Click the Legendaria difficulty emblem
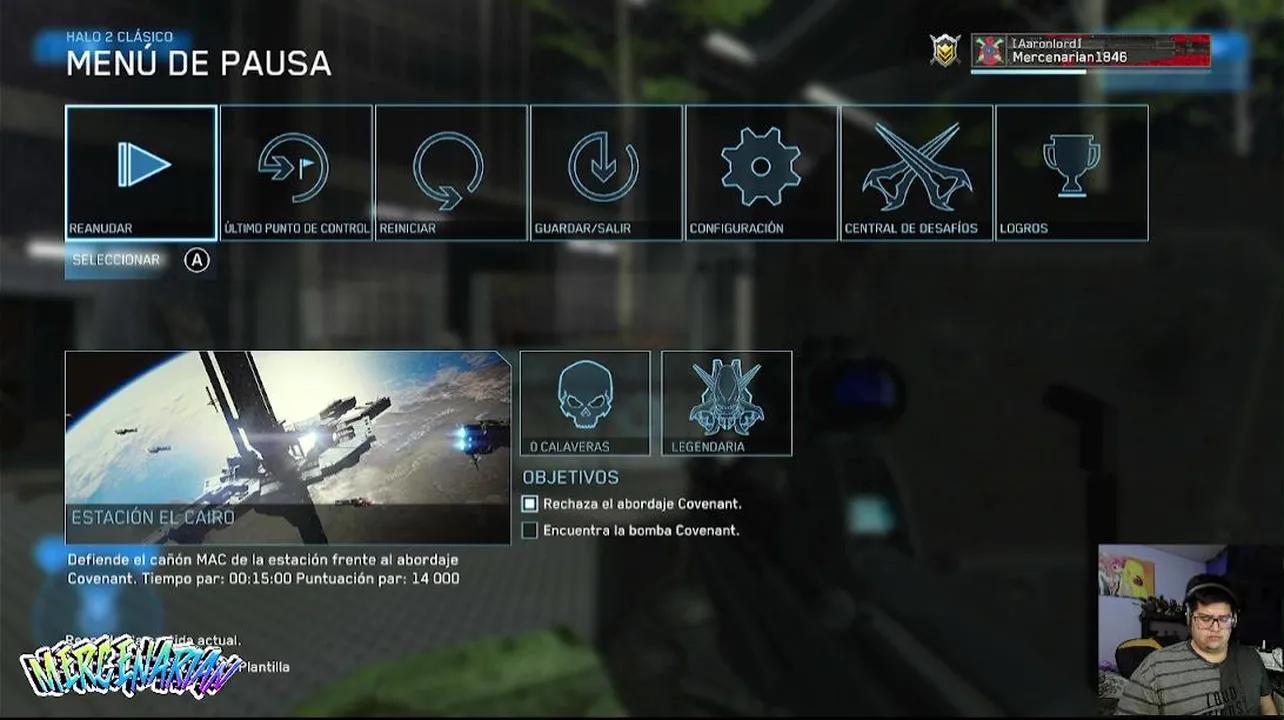Screen dimensions: 1284x720 (x=727, y=403)
